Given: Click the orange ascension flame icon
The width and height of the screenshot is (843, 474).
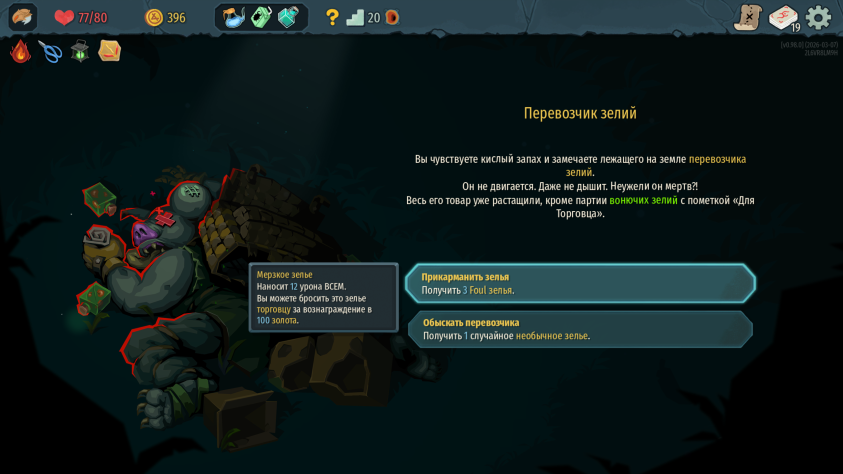Looking at the screenshot, I should click(392, 17).
